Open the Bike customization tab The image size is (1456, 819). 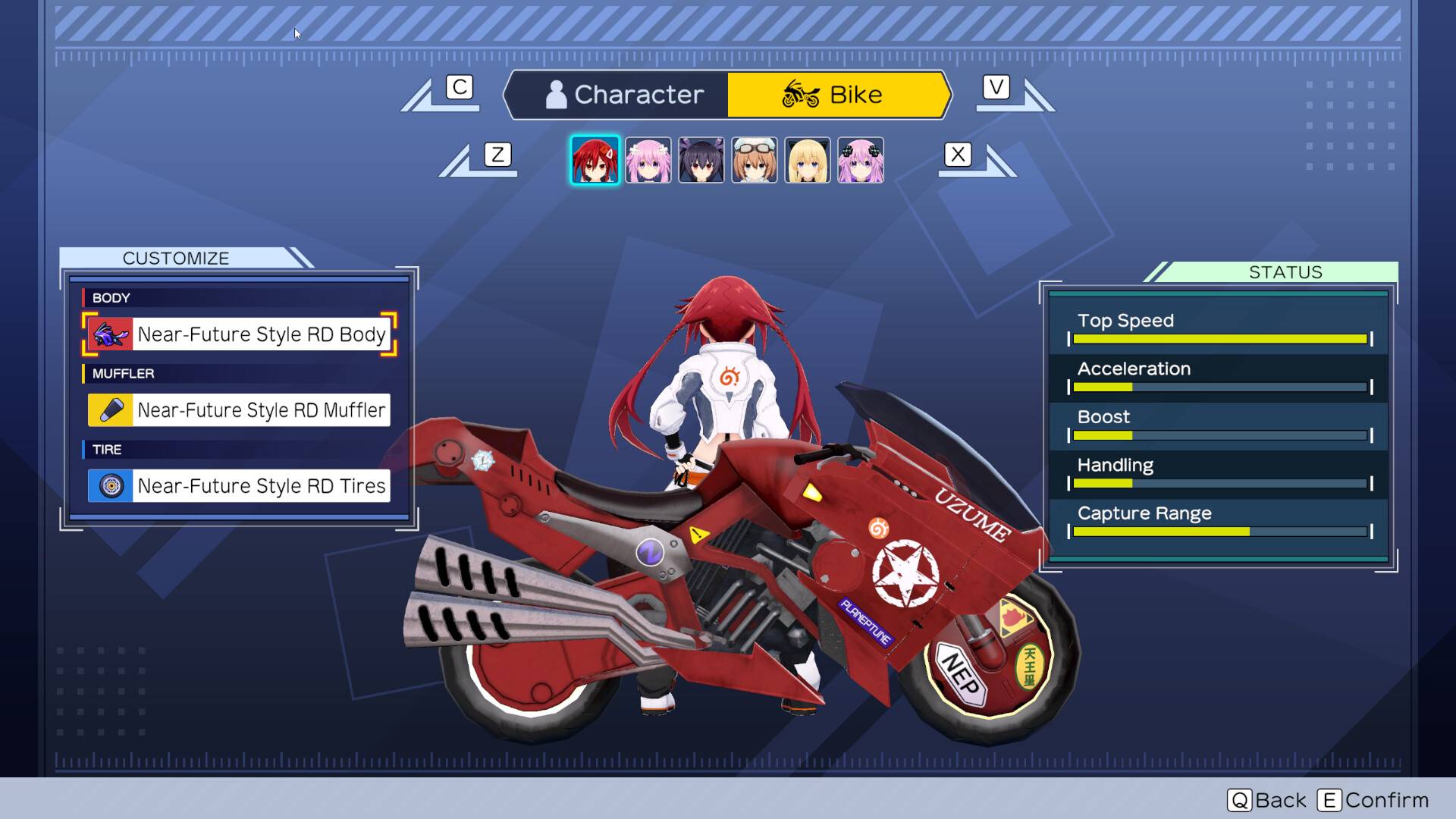tap(838, 94)
